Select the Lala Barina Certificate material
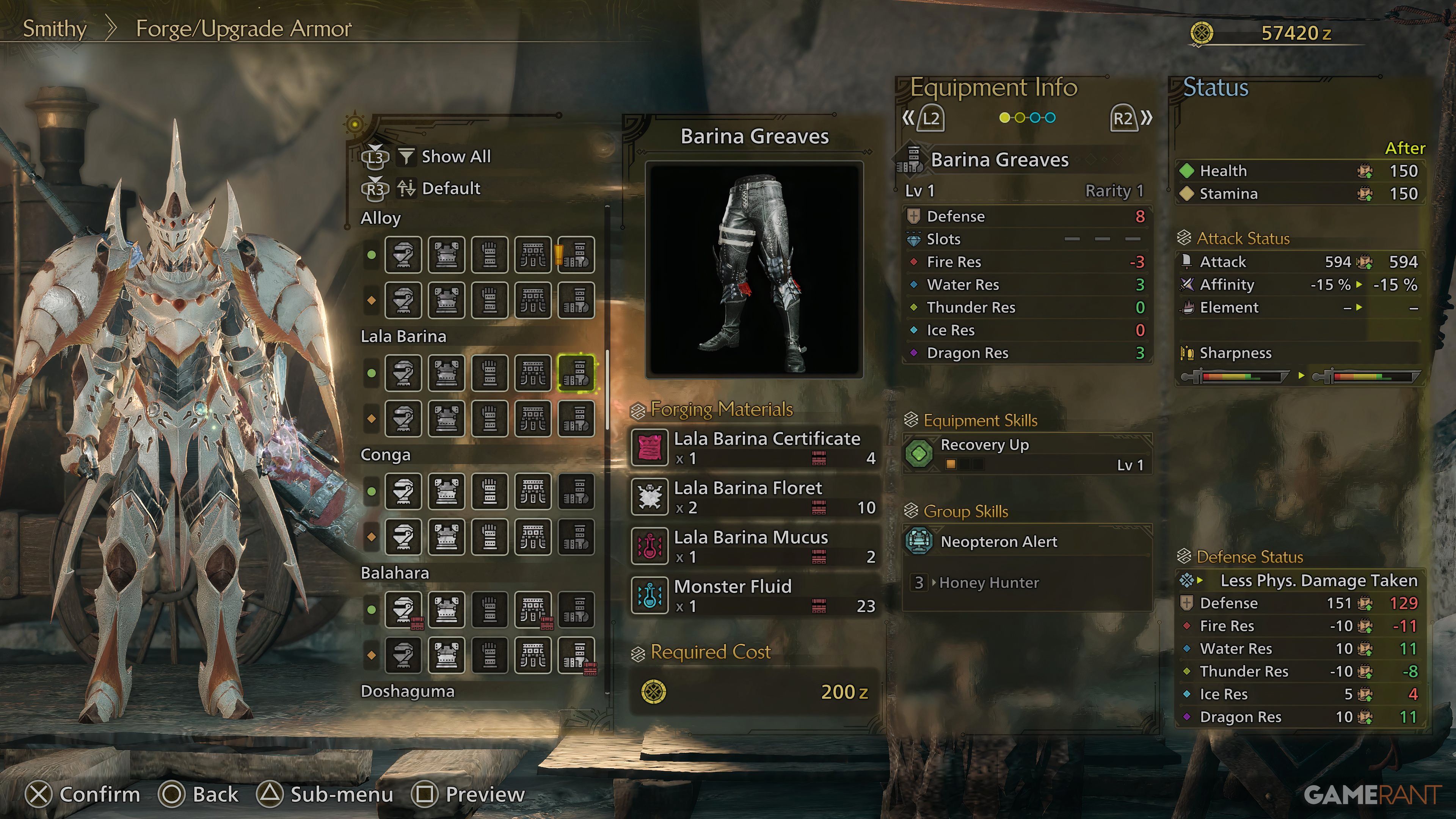 pyautogui.click(x=755, y=447)
